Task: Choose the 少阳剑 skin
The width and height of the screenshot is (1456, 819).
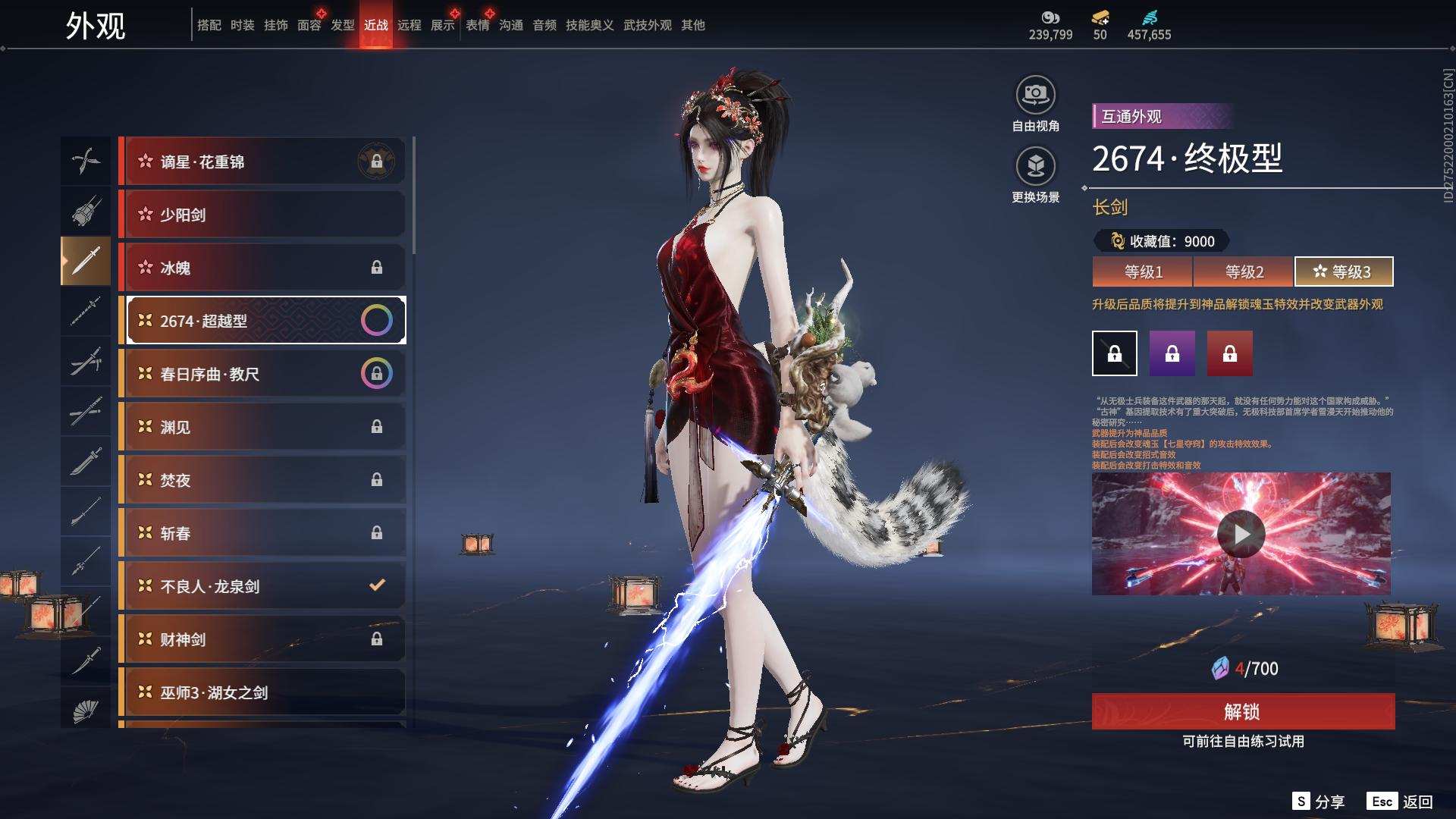Action: (x=262, y=215)
